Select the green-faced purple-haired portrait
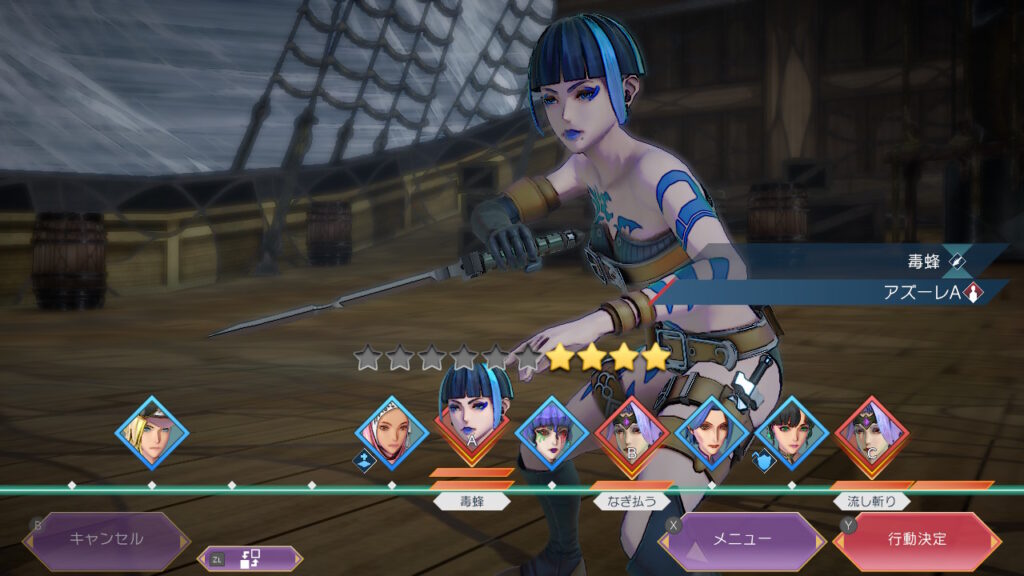The width and height of the screenshot is (1024, 576). (x=552, y=433)
